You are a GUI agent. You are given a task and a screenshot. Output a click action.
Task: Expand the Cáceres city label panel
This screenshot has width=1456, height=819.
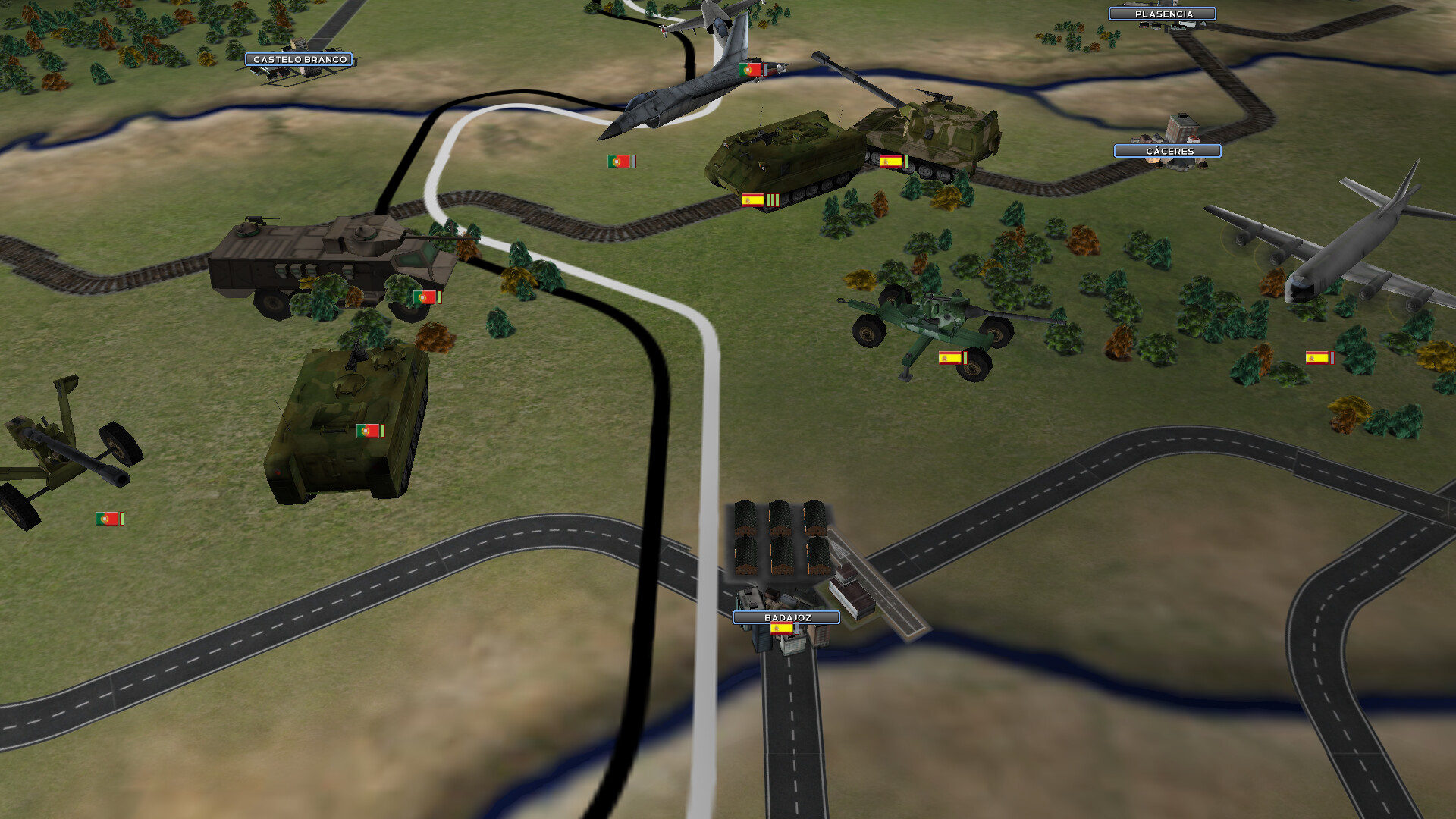[1168, 151]
